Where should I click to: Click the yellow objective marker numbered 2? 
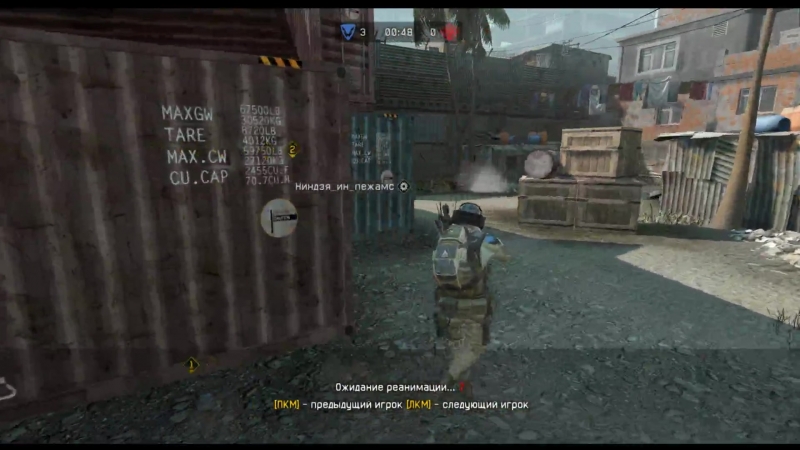click(292, 150)
